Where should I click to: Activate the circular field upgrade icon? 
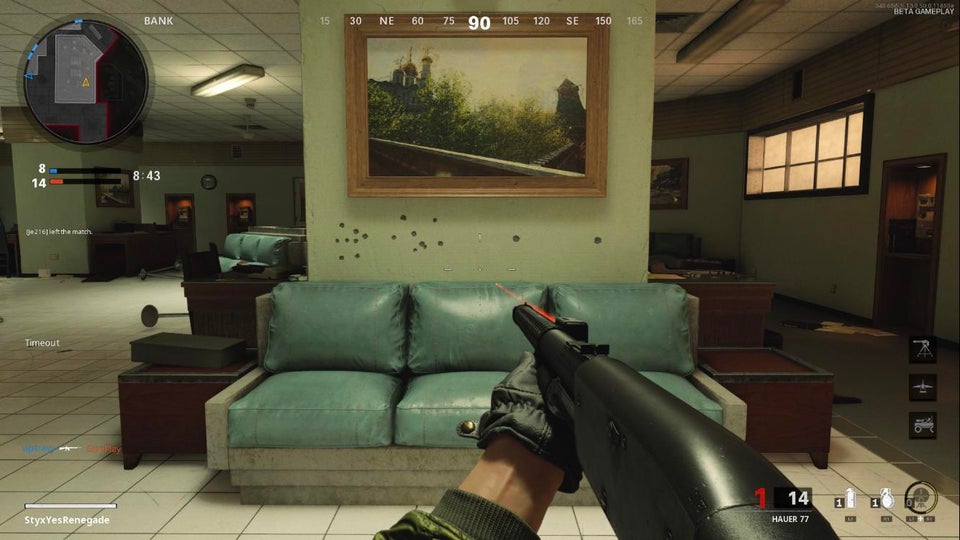(920, 498)
